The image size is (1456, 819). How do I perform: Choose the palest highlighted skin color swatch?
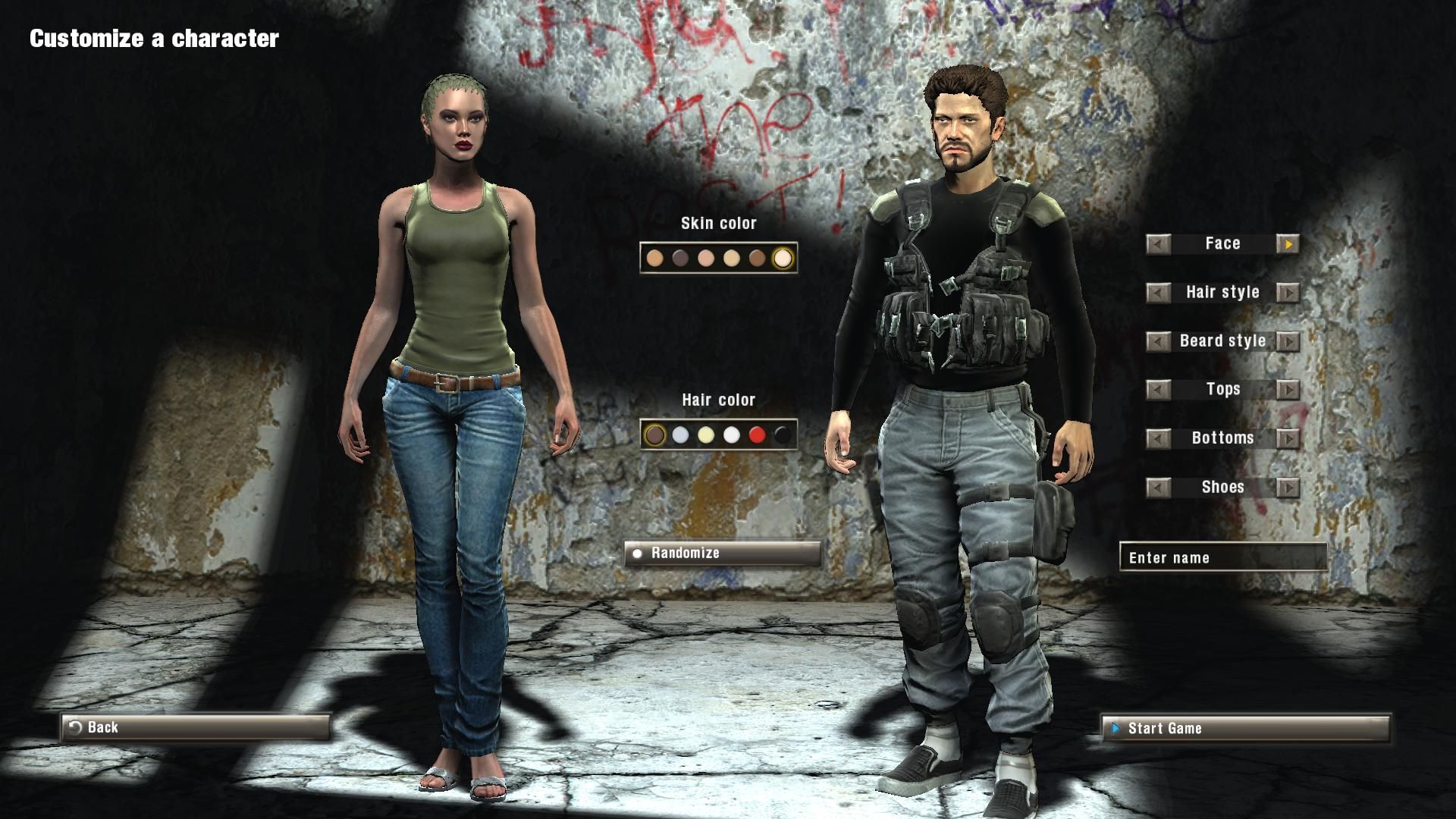(783, 259)
